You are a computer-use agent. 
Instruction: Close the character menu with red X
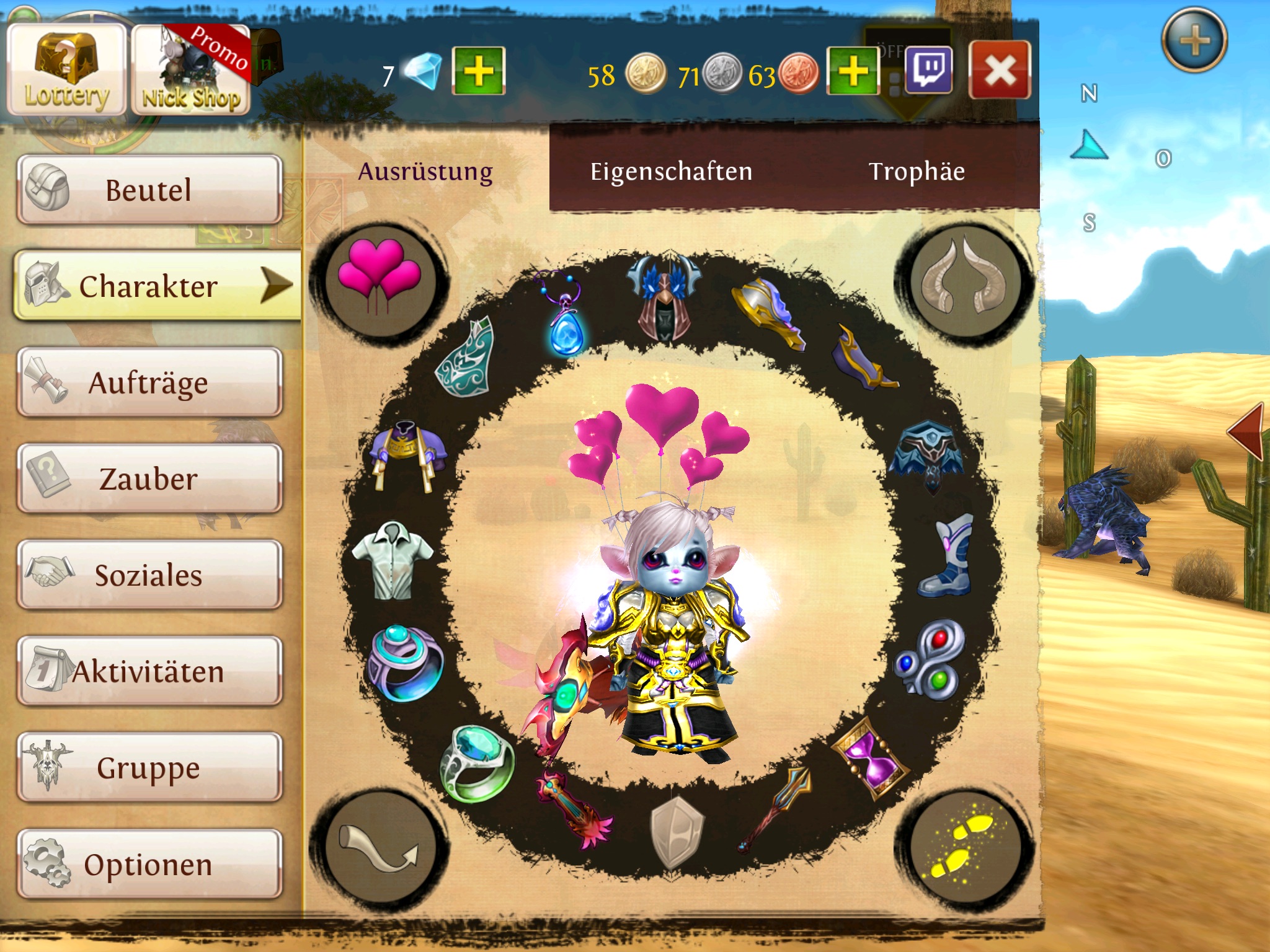tap(1000, 69)
